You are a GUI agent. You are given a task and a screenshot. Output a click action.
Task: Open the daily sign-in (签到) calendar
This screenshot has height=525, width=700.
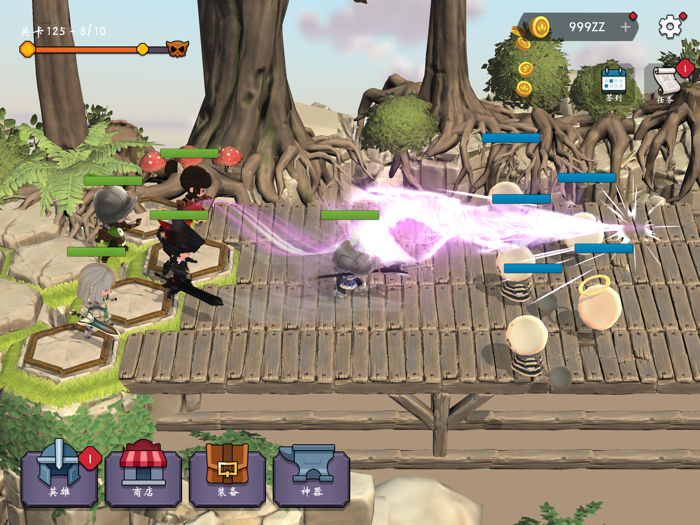(613, 85)
